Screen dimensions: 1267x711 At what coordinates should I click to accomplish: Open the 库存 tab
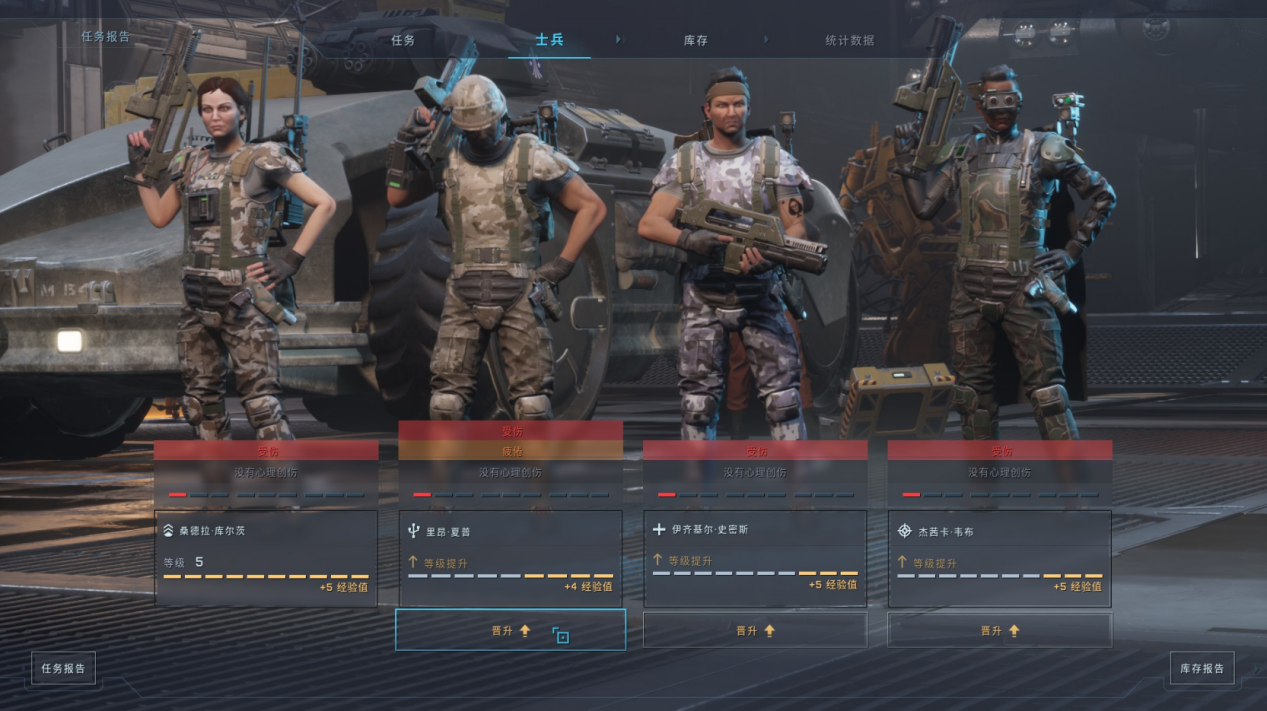pos(696,40)
